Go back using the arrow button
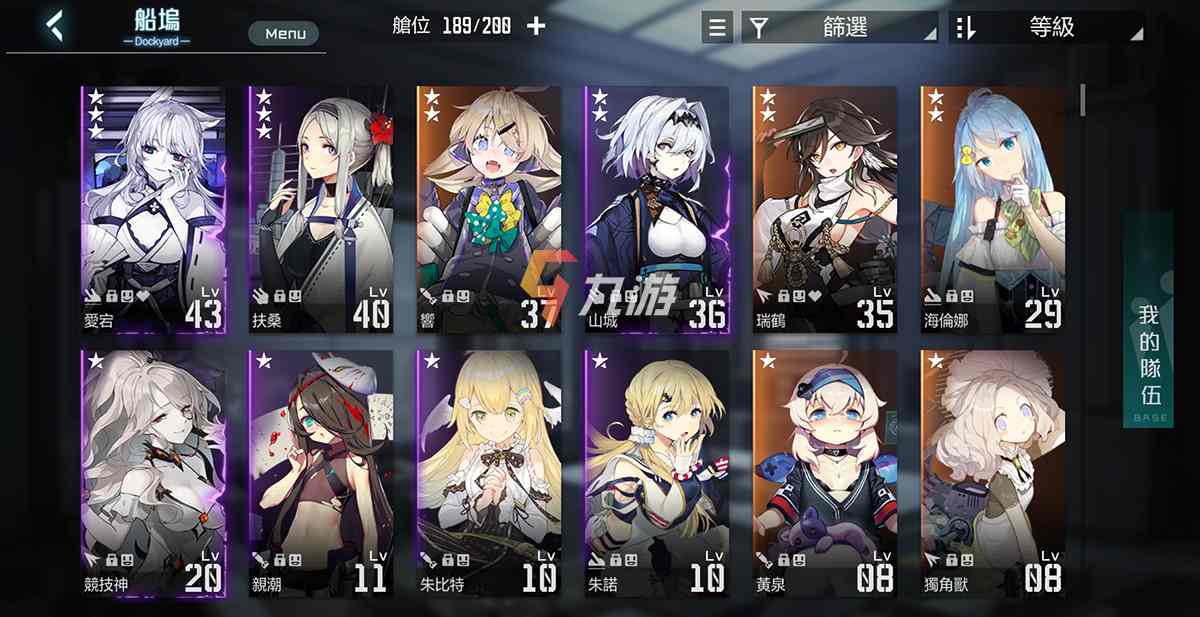Viewport: 1200px width, 617px height. (x=55, y=26)
